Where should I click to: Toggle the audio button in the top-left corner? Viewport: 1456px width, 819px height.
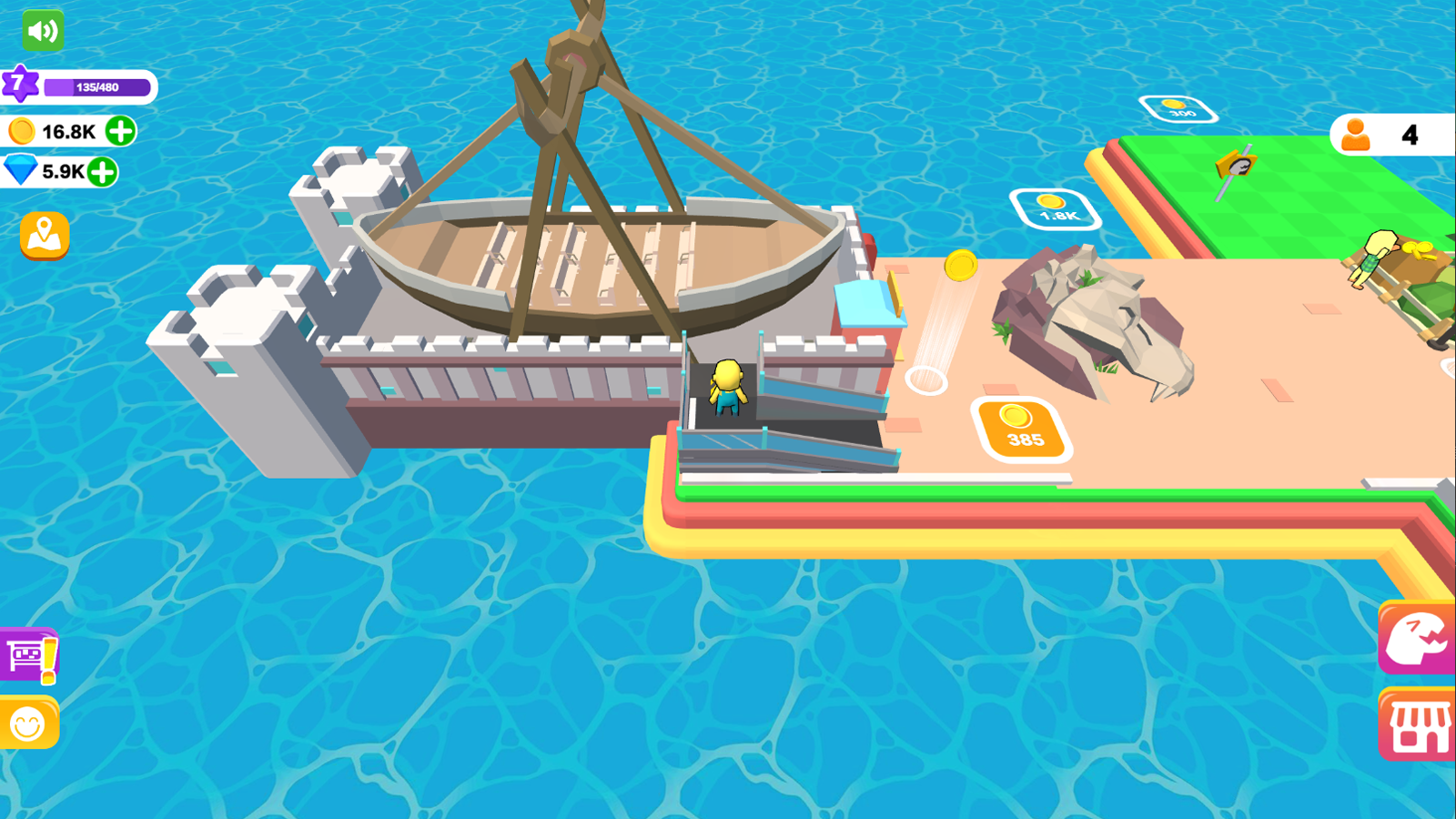click(x=43, y=30)
